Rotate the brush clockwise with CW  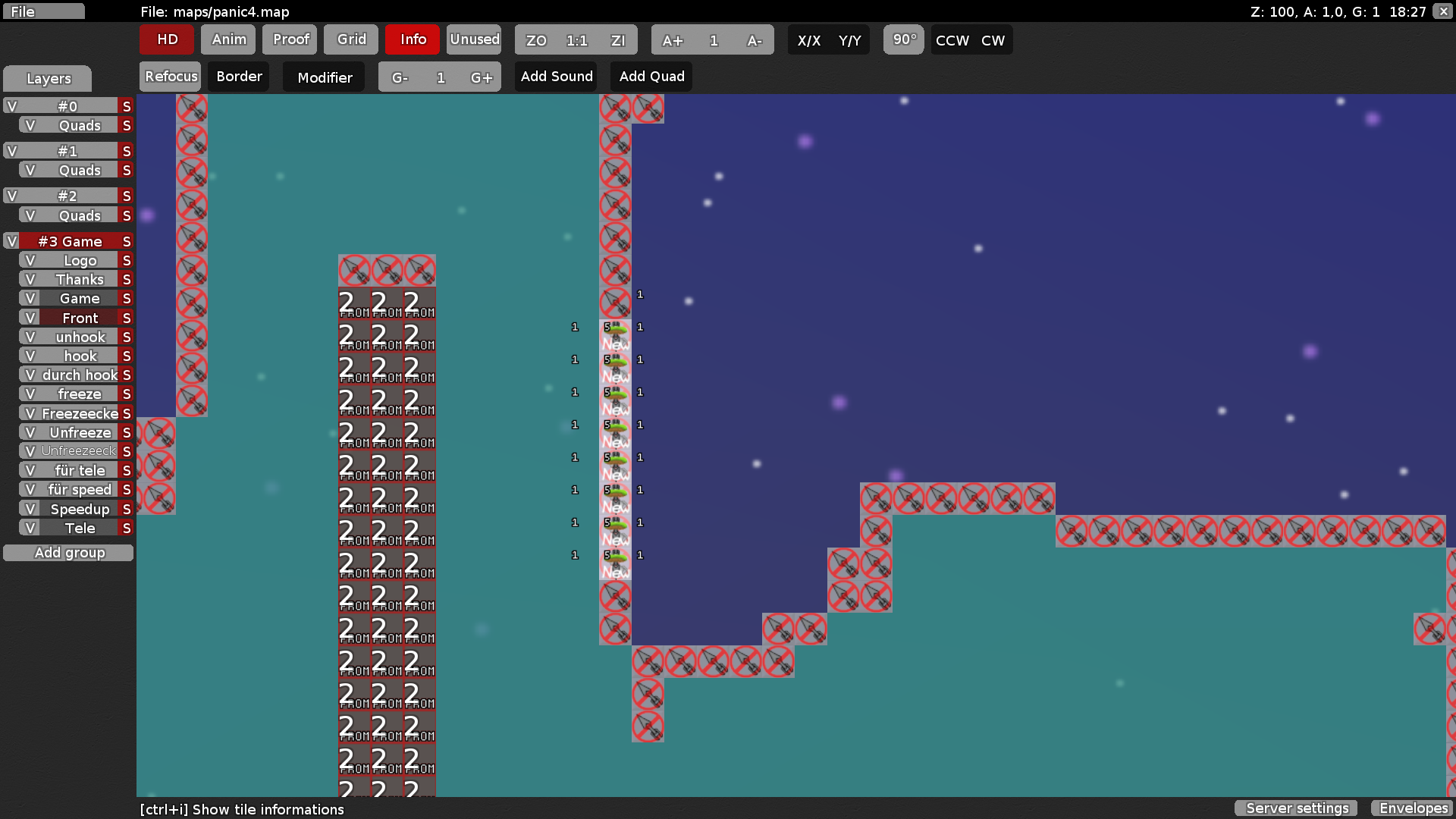[x=993, y=40]
